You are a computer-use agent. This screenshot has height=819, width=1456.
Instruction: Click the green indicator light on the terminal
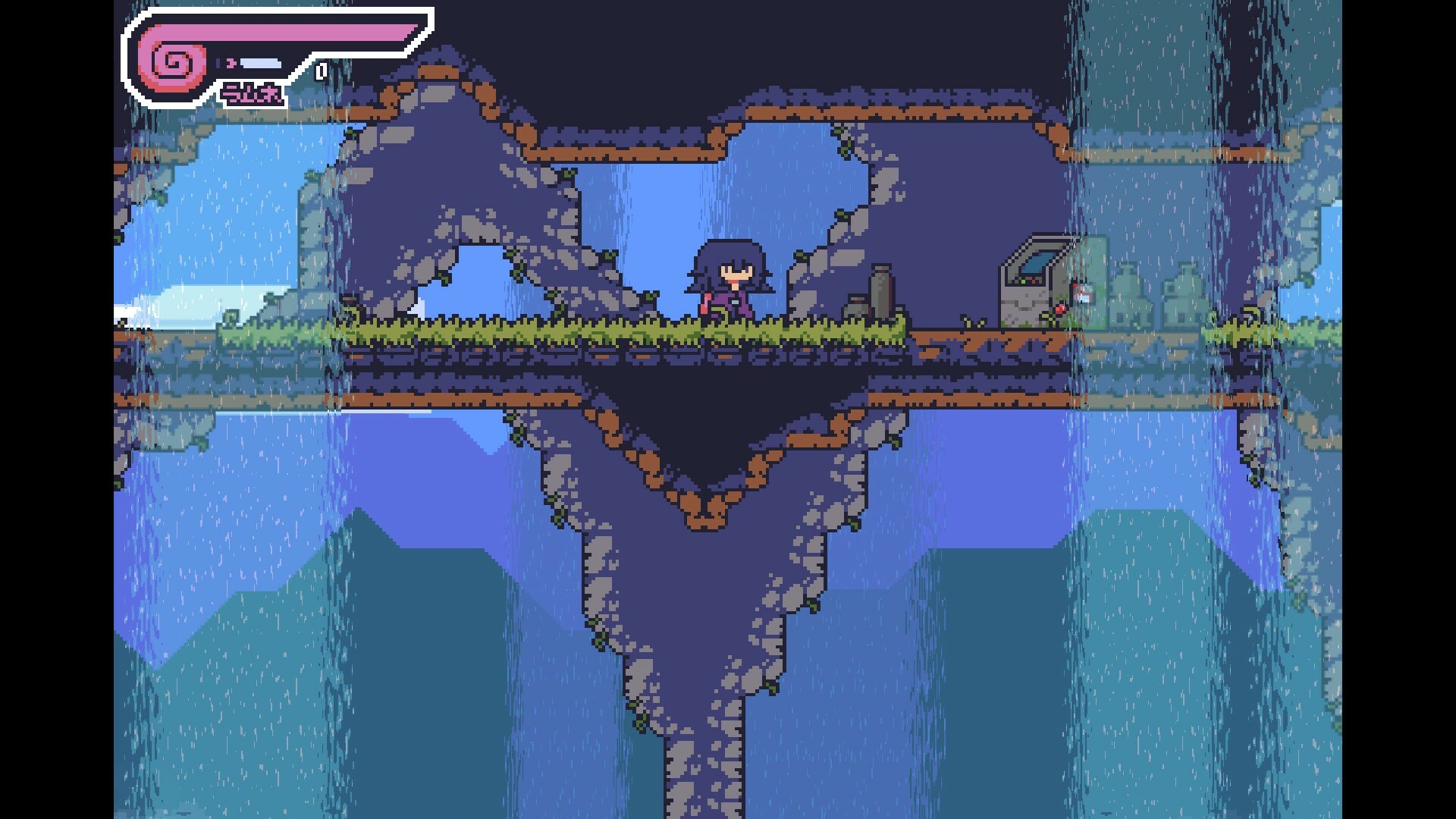[1023, 281]
